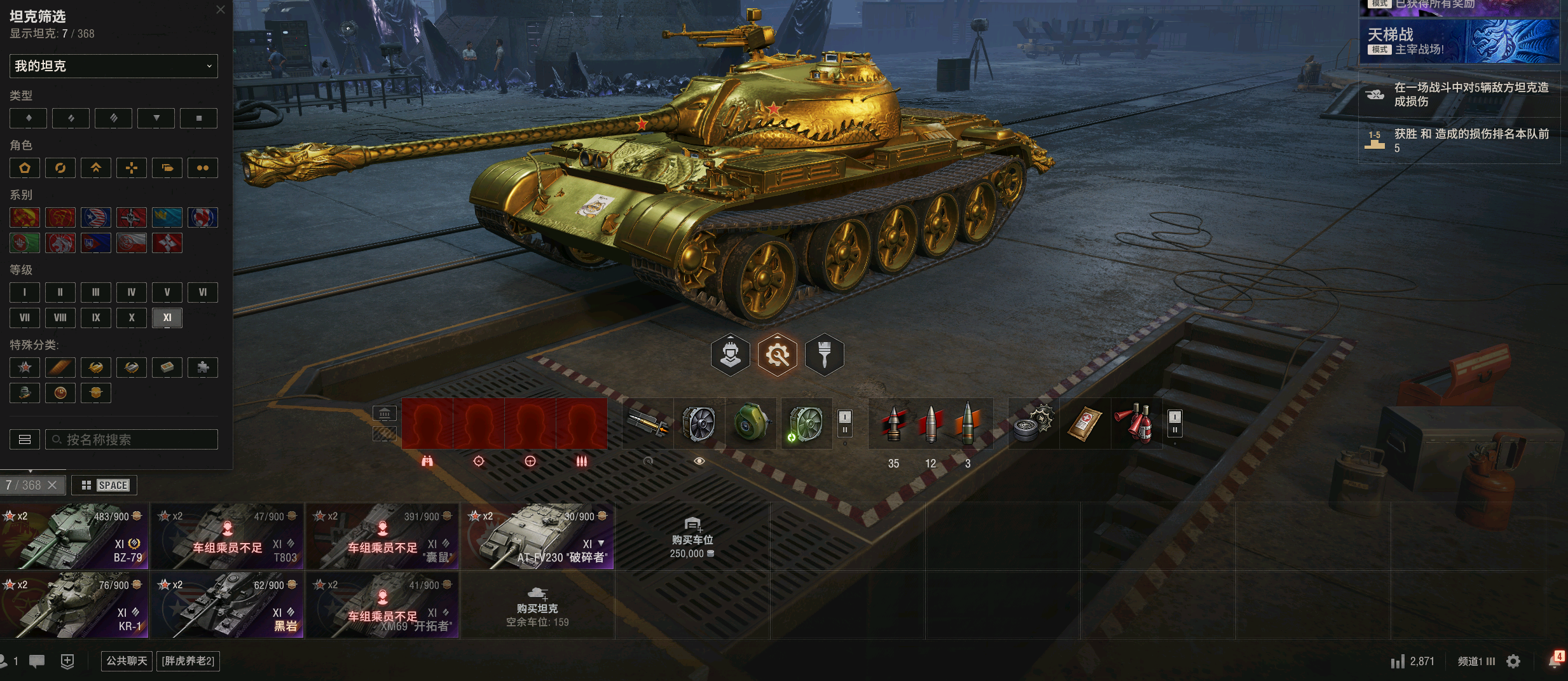Choose the AT-FV230 "破碎者" tank

click(x=538, y=537)
